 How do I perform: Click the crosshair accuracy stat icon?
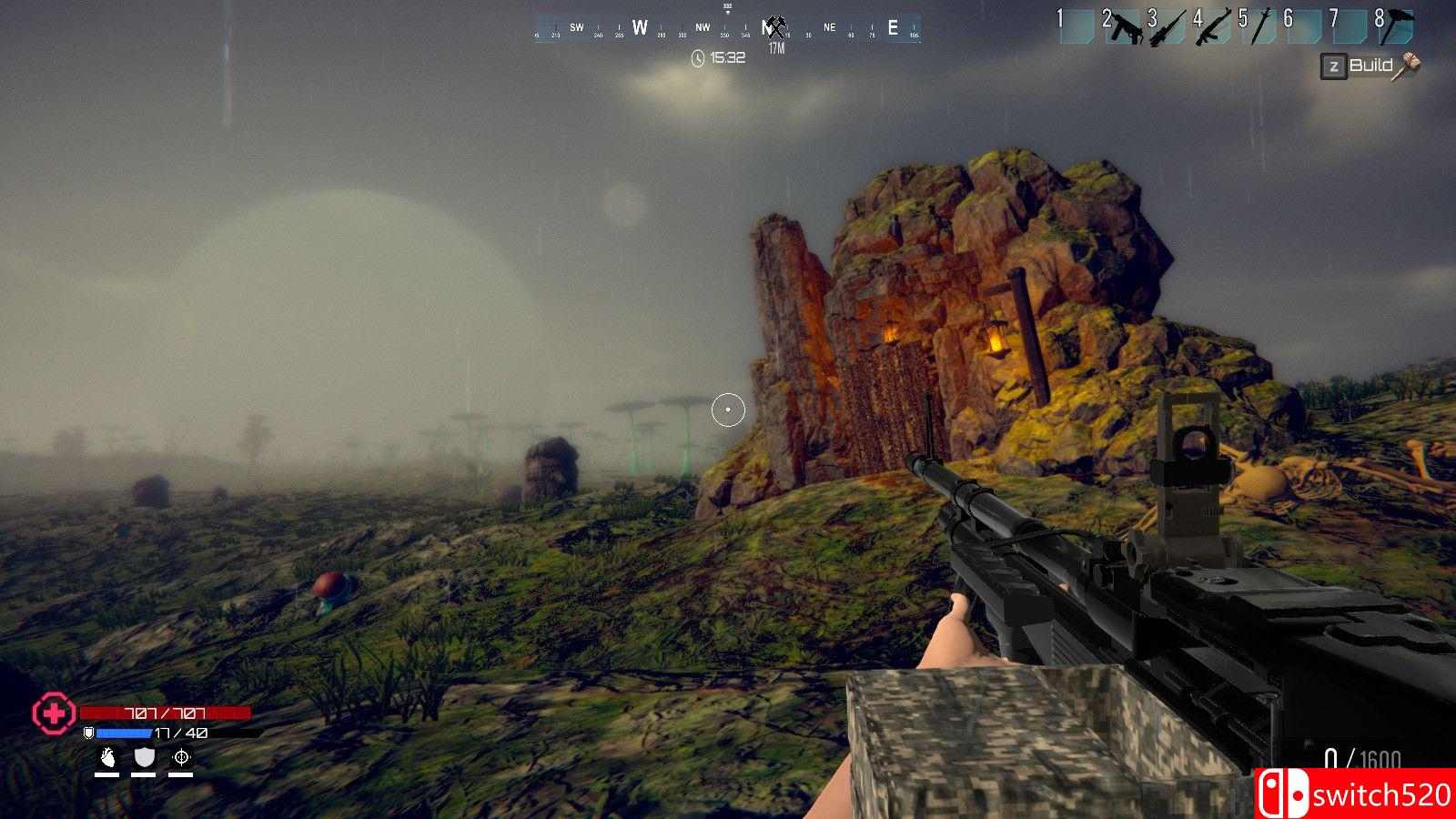(x=180, y=757)
